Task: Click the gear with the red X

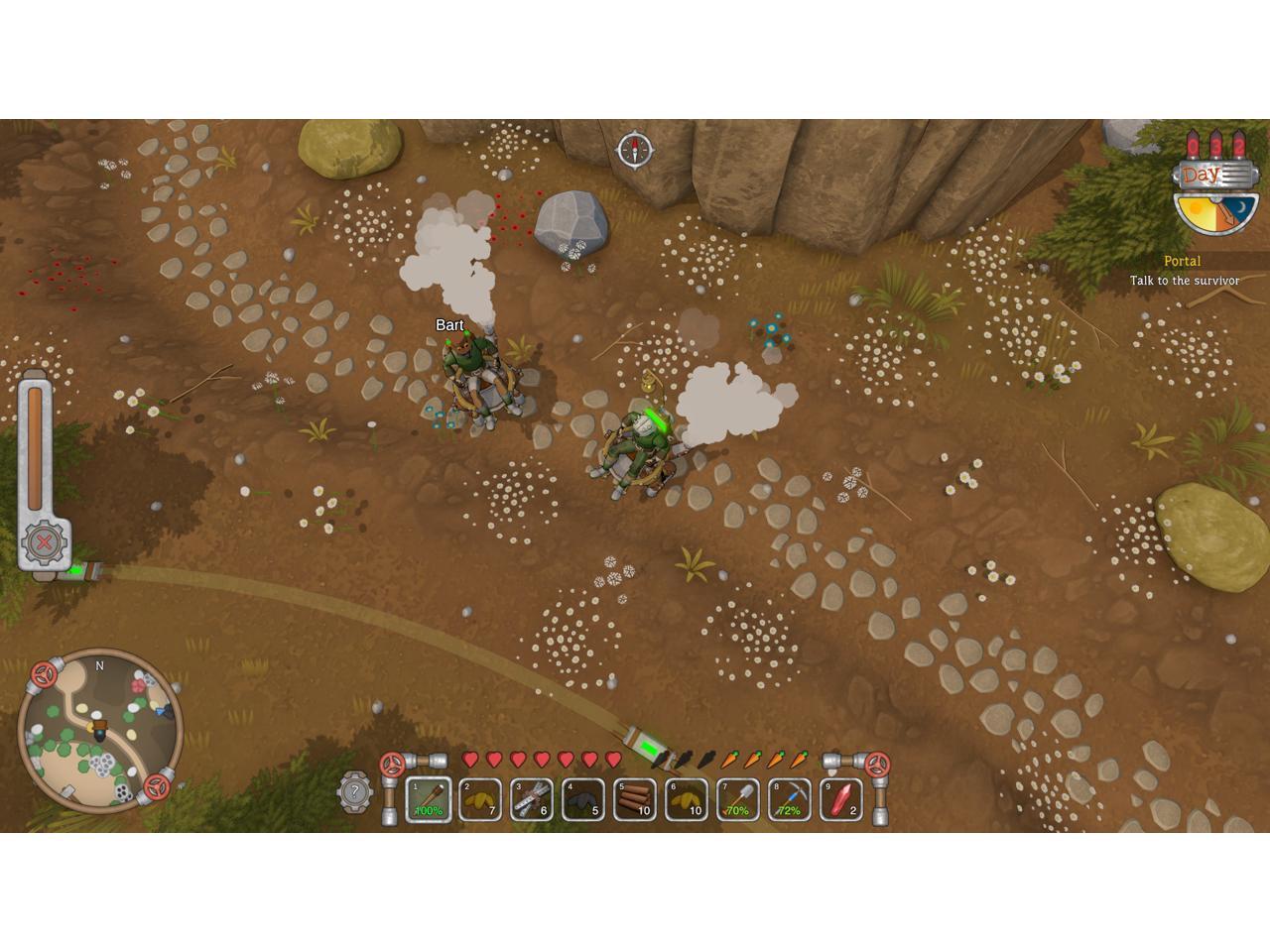Action: coord(45,541)
